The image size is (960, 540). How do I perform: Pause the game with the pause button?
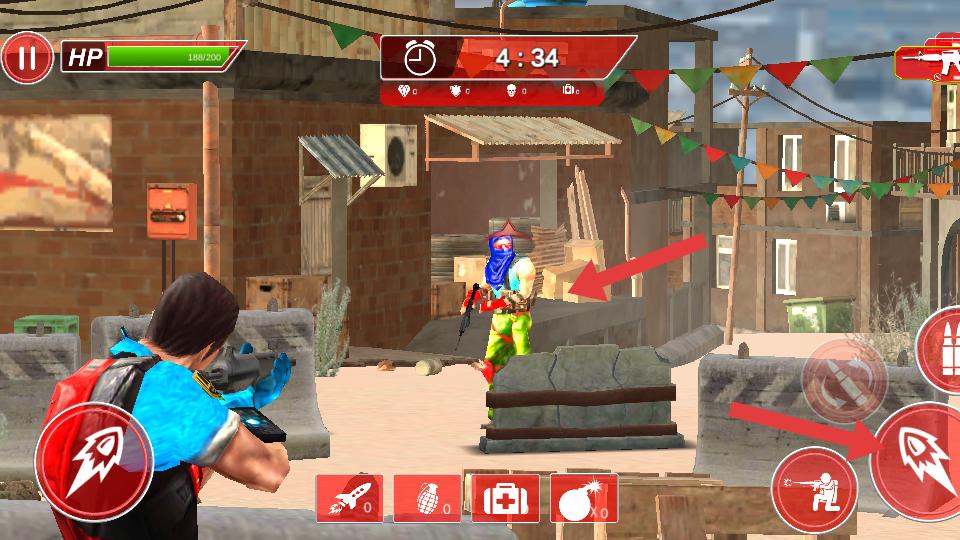pyautogui.click(x=27, y=59)
